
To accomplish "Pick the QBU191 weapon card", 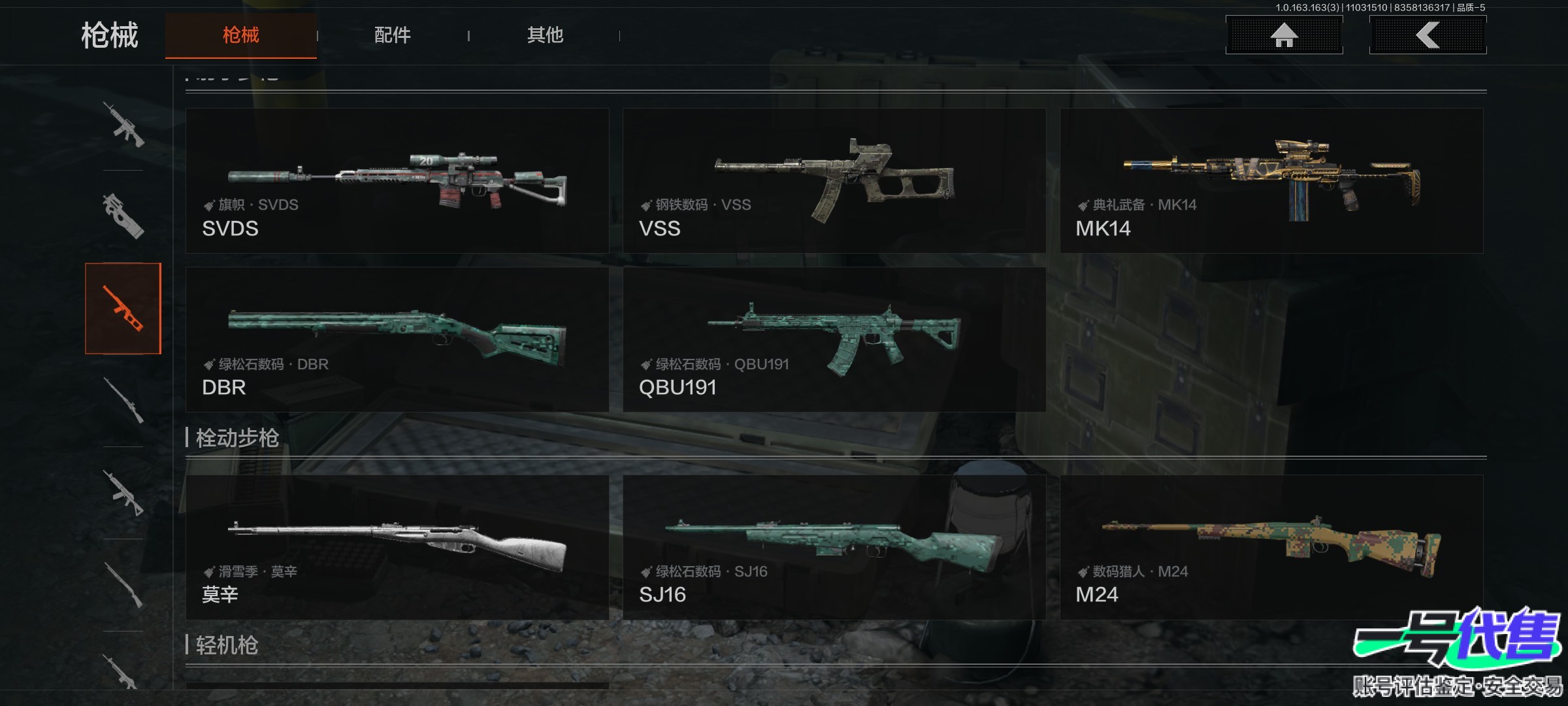I will click(x=834, y=339).
